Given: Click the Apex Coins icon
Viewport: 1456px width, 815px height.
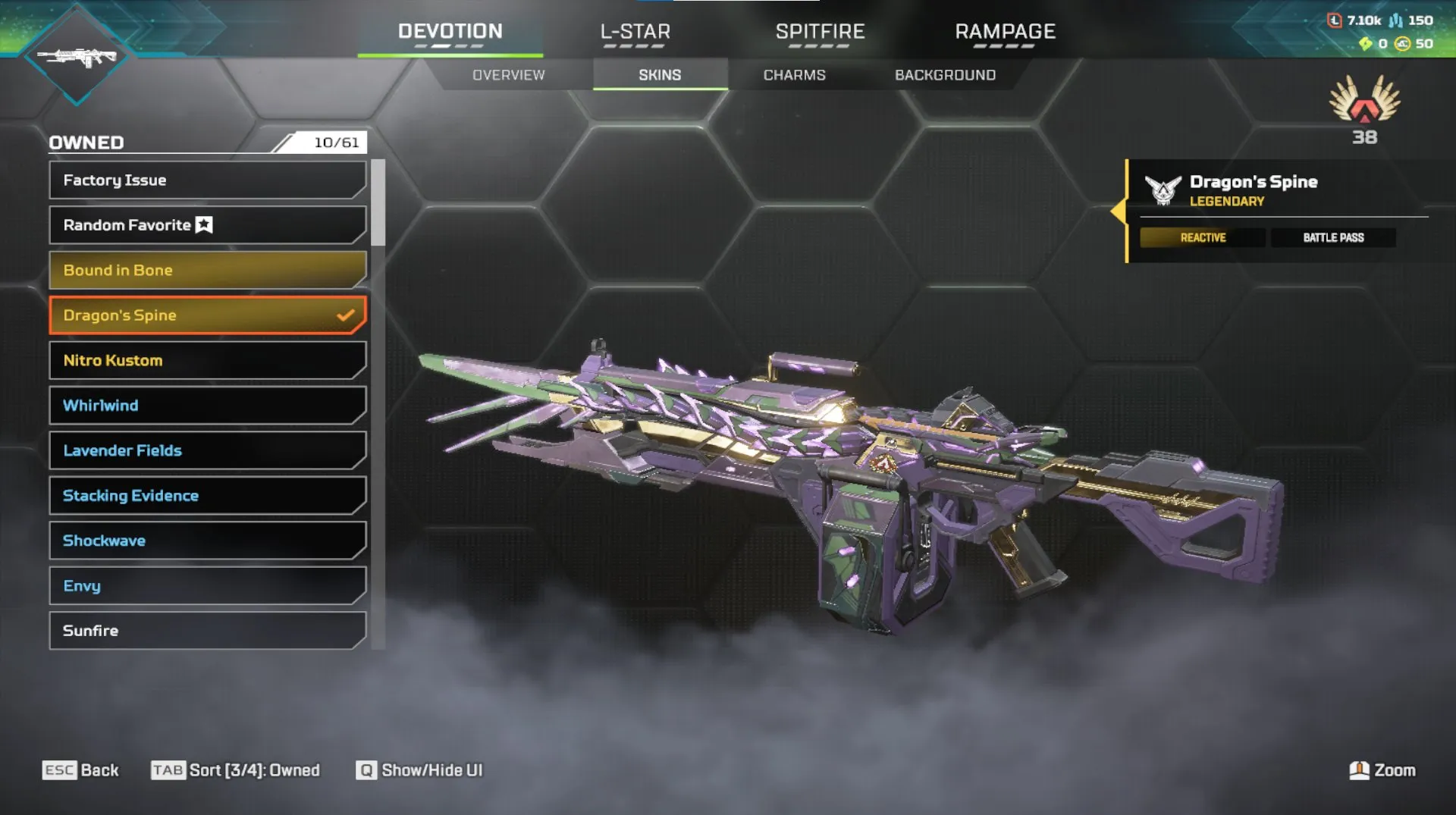Looking at the screenshot, I should pos(1401,45).
